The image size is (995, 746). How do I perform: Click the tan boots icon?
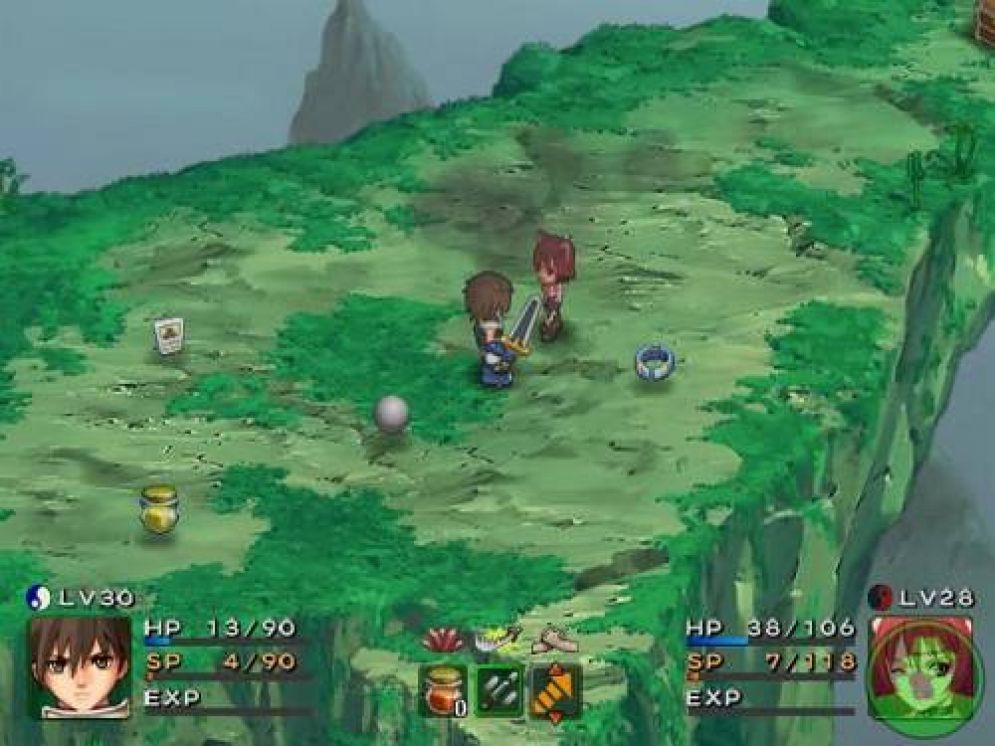(x=553, y=640)
